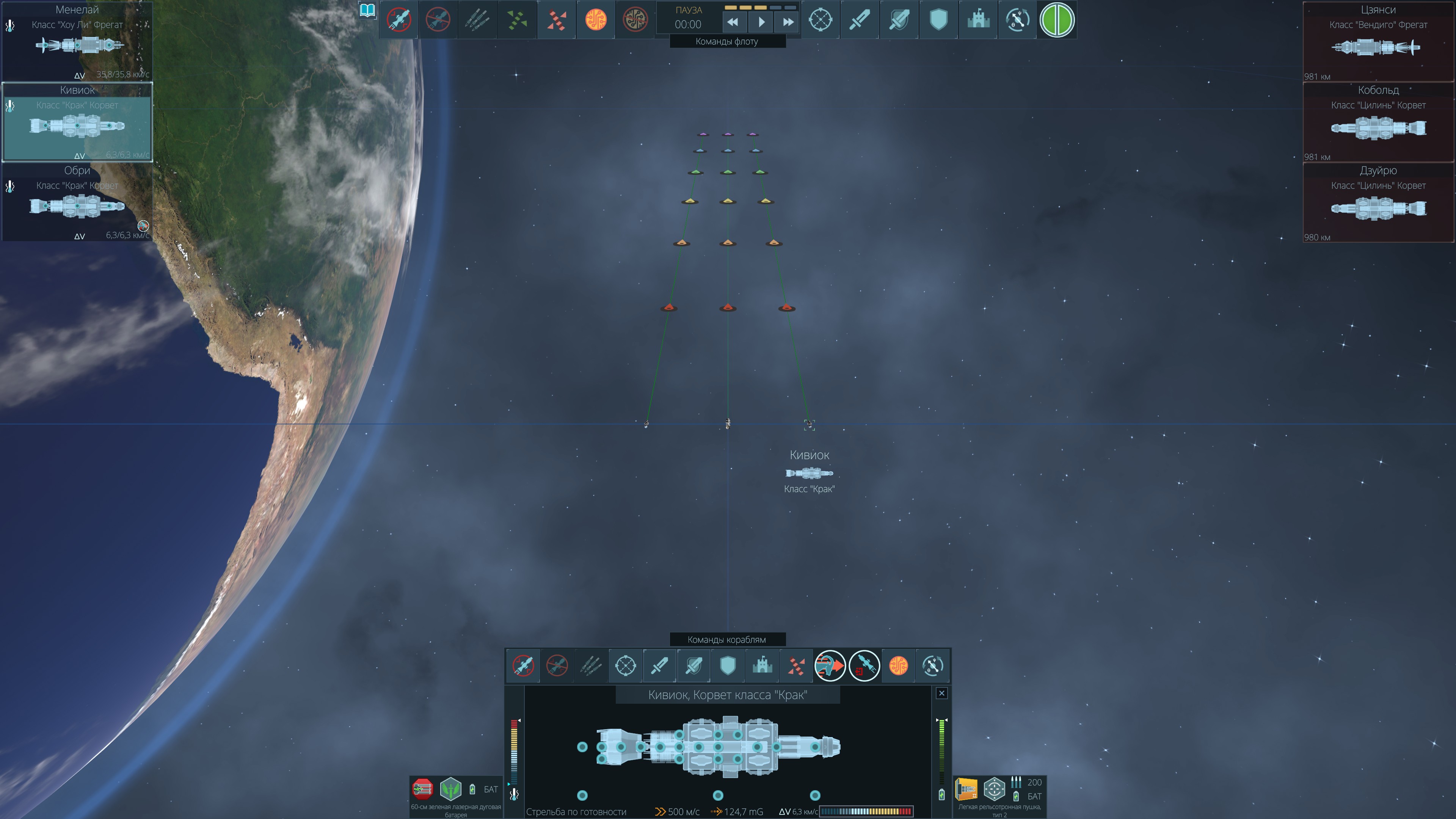Close the Кивиок ship panel
This screenshot has width=1456, height=819.
click(941, 693)
